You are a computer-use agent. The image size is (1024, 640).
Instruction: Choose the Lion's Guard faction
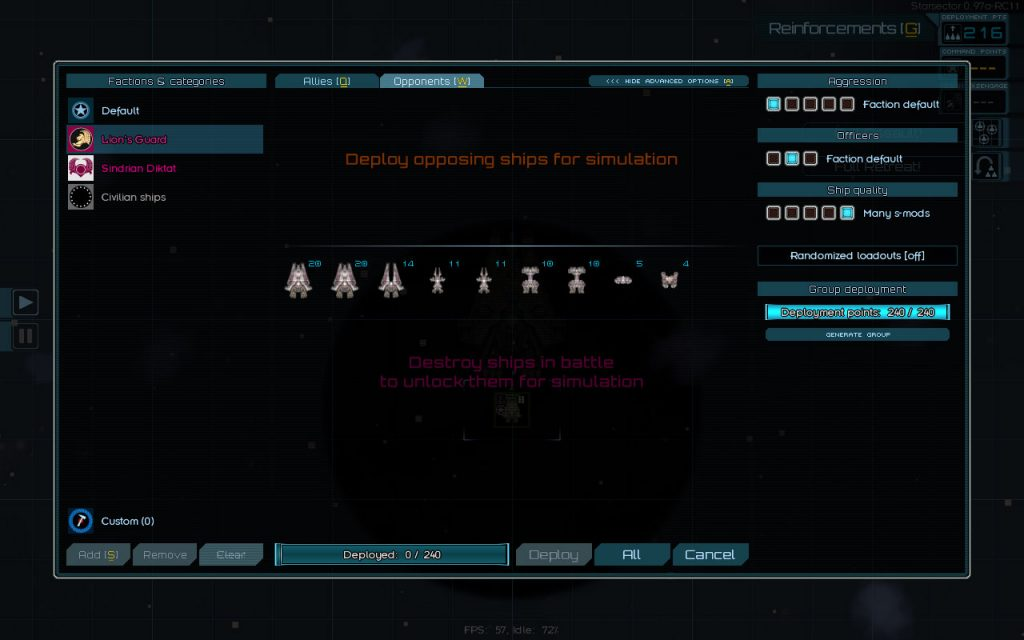[134, 140]
